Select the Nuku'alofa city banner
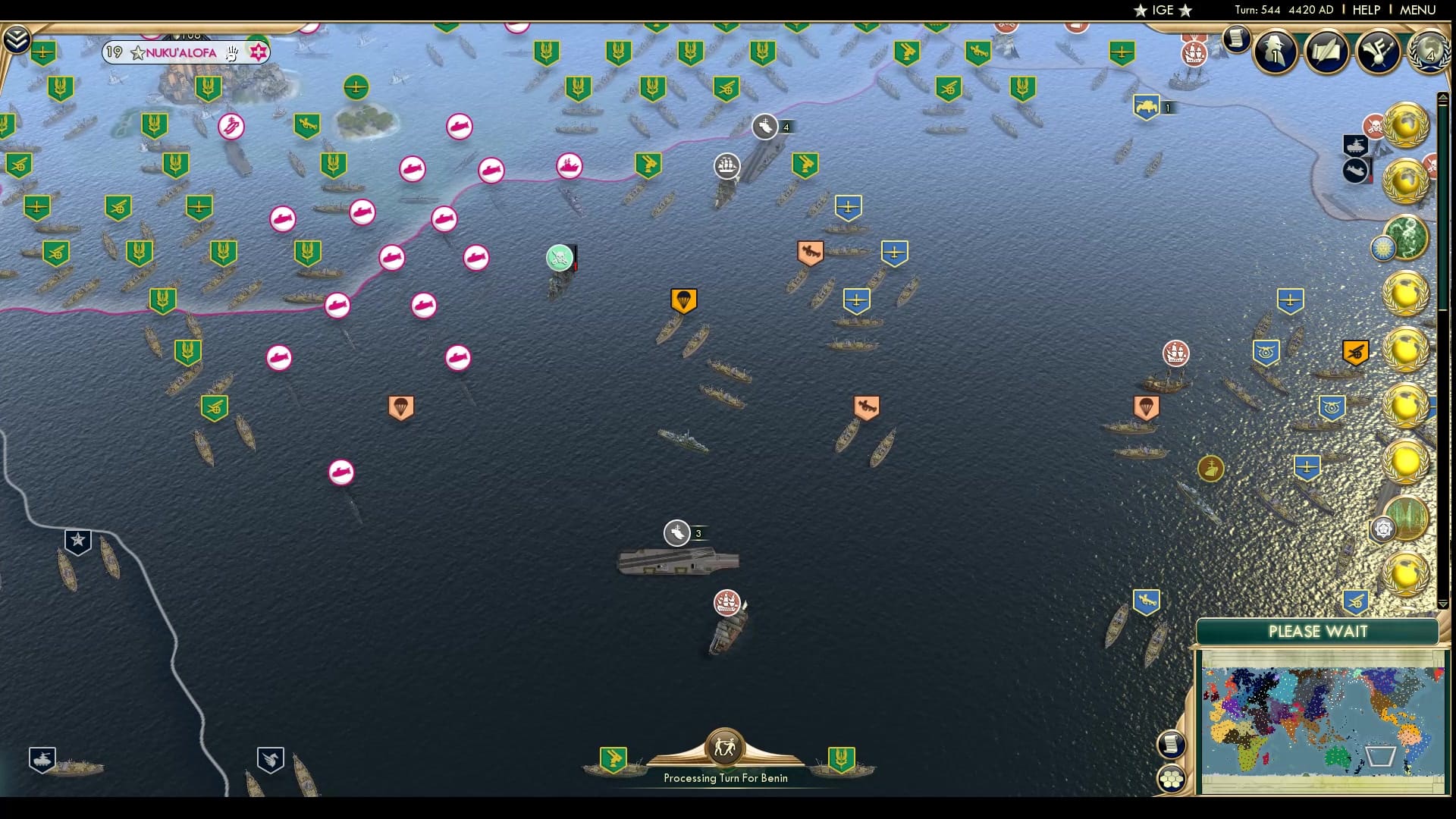The width and height of the screenshot is (1456, 819). [182, 52]
